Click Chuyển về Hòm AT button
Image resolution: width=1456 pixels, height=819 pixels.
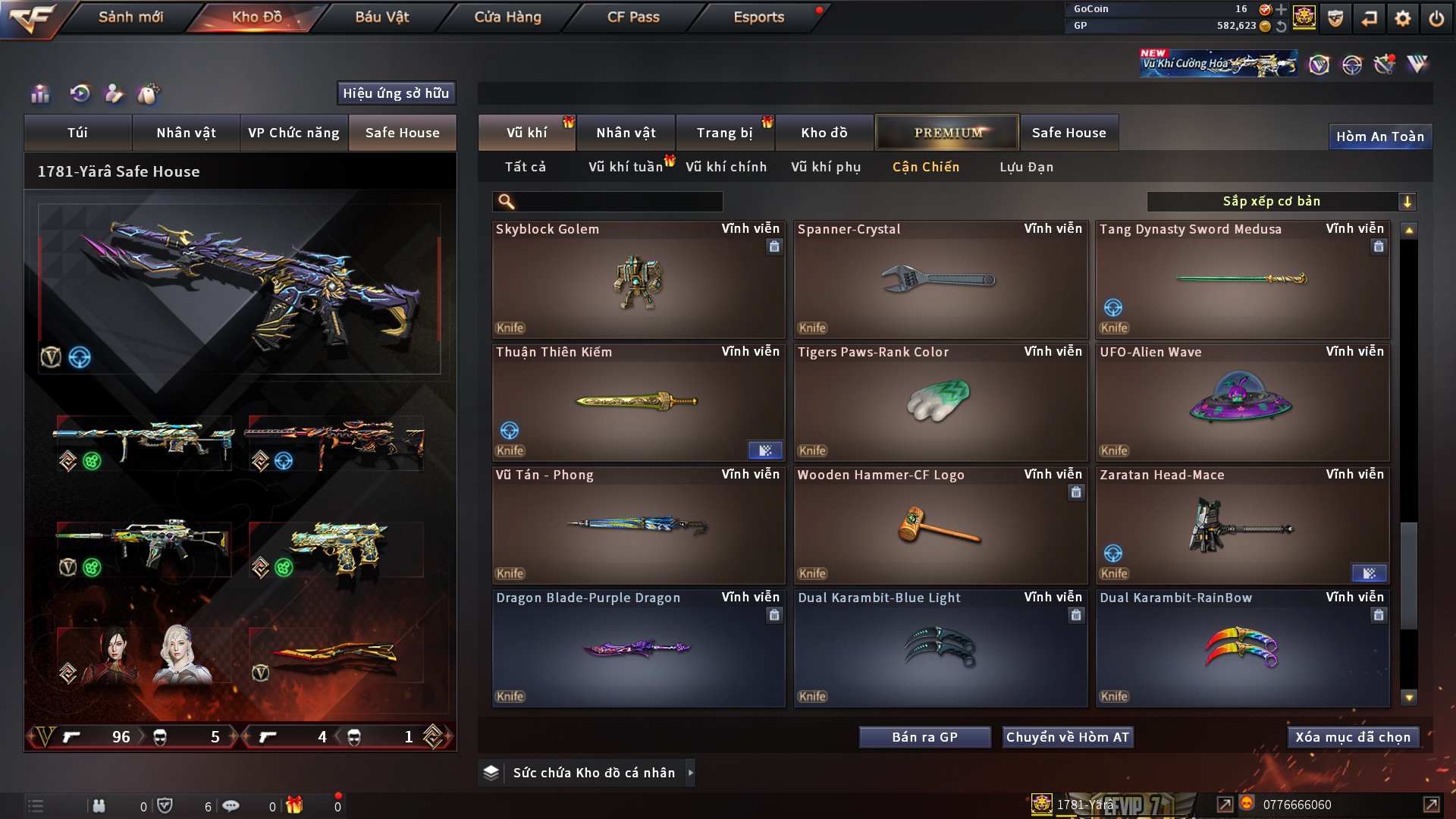[x=1067, y=737]
